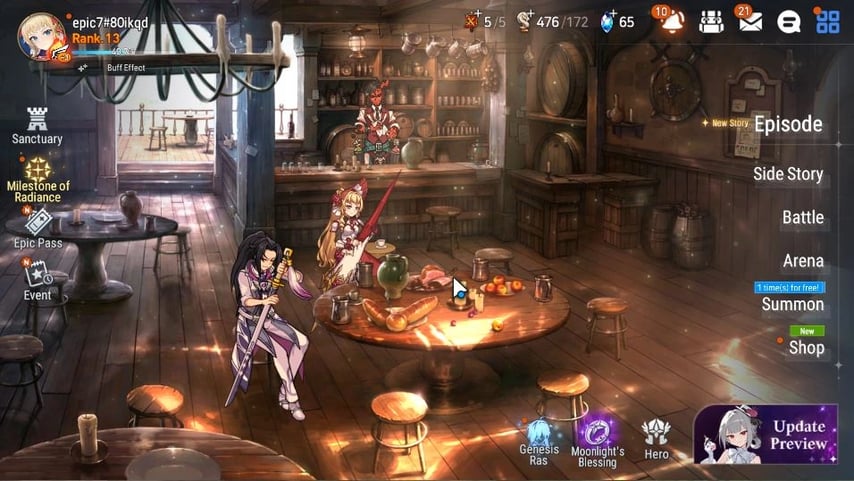Visit the Shop
This screenshot has width=854, height=481.
806,347
